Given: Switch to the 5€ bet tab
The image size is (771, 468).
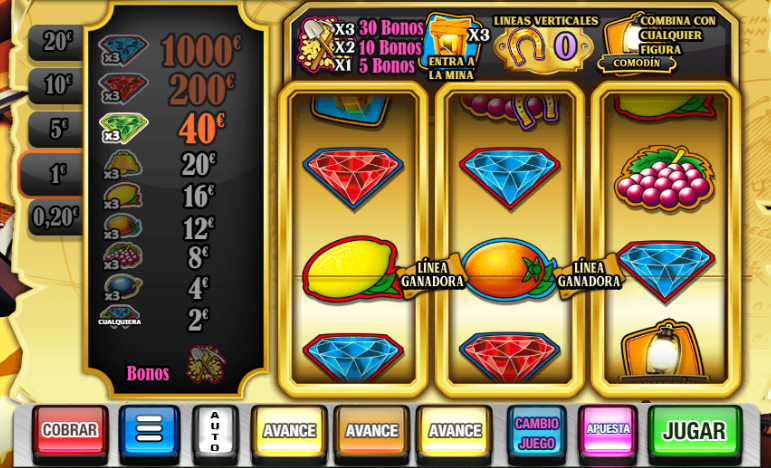Looking at the screenshot, I should 58,129.
